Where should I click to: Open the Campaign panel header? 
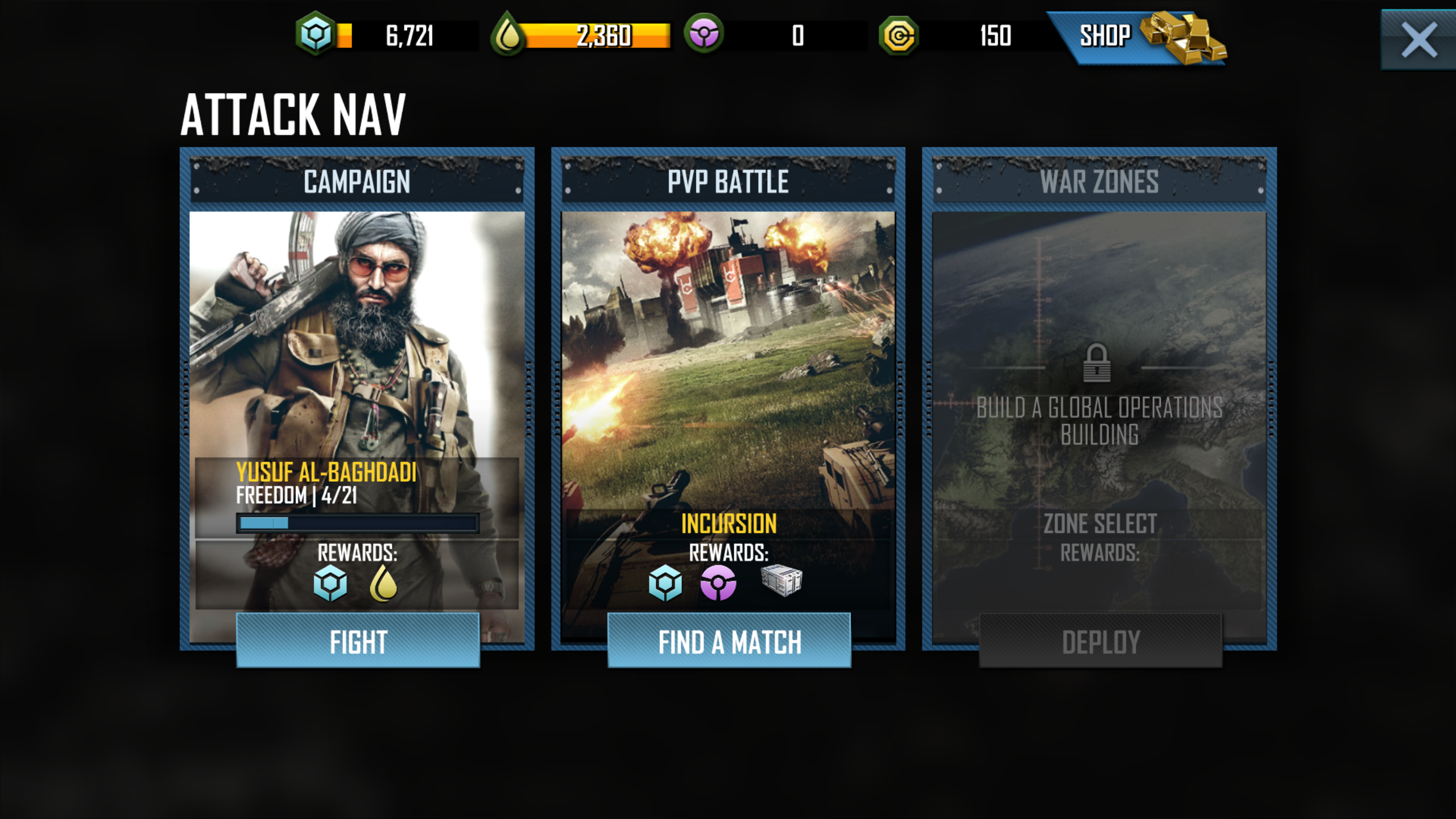coord(357,181)
